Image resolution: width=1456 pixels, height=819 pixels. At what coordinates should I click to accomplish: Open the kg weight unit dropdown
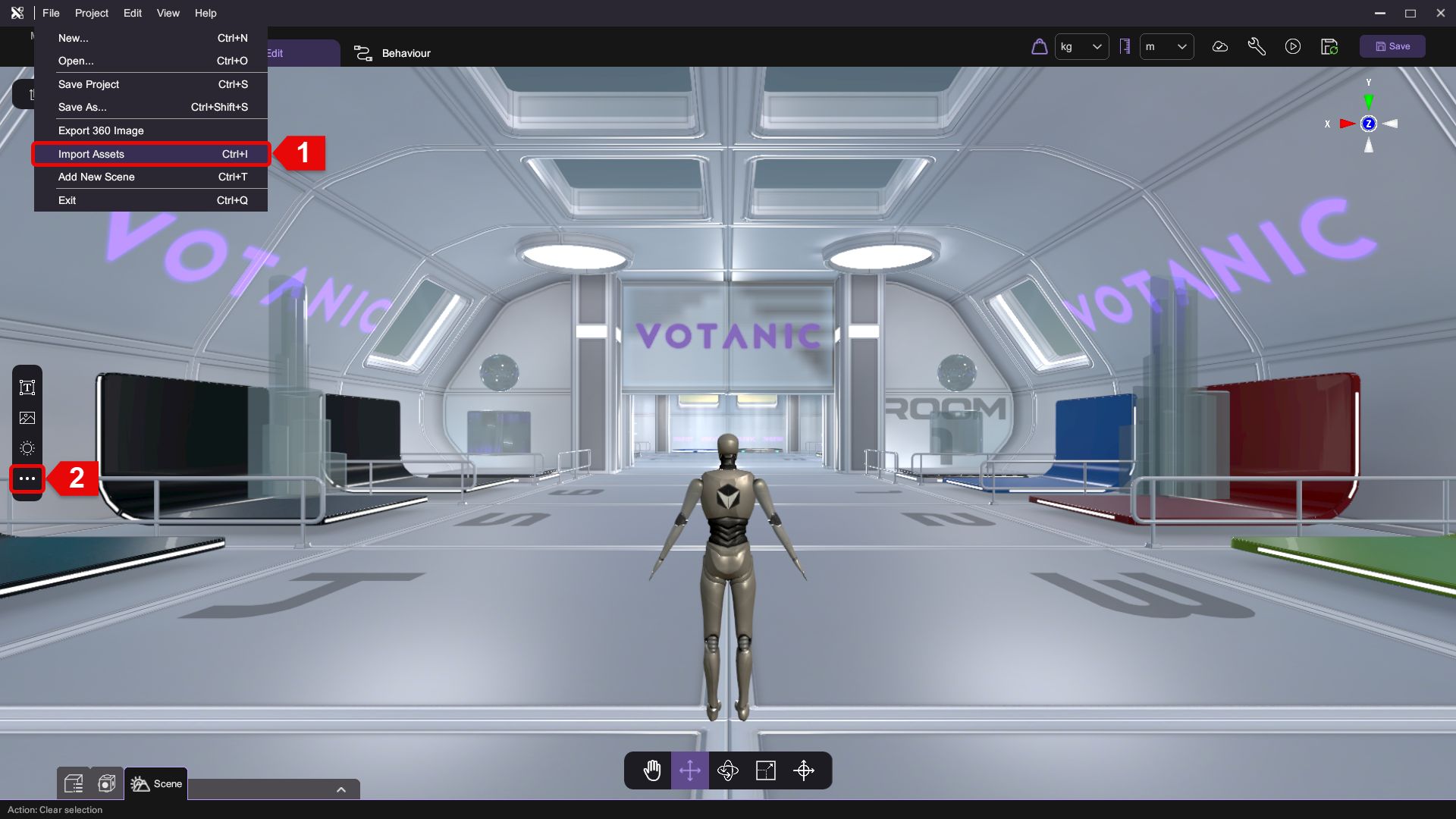coord(1081,47)
